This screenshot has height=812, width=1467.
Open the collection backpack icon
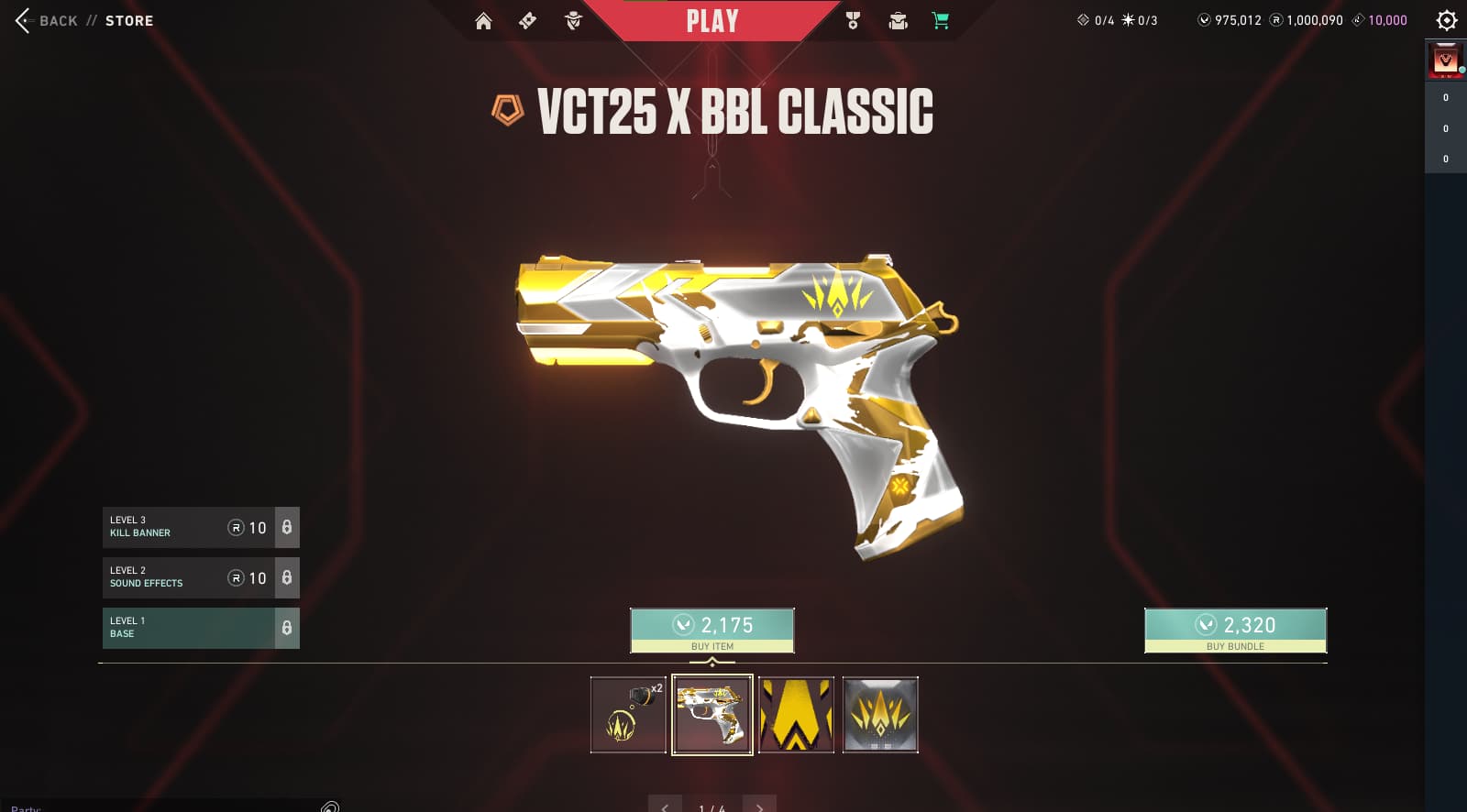tap(898, 21)
